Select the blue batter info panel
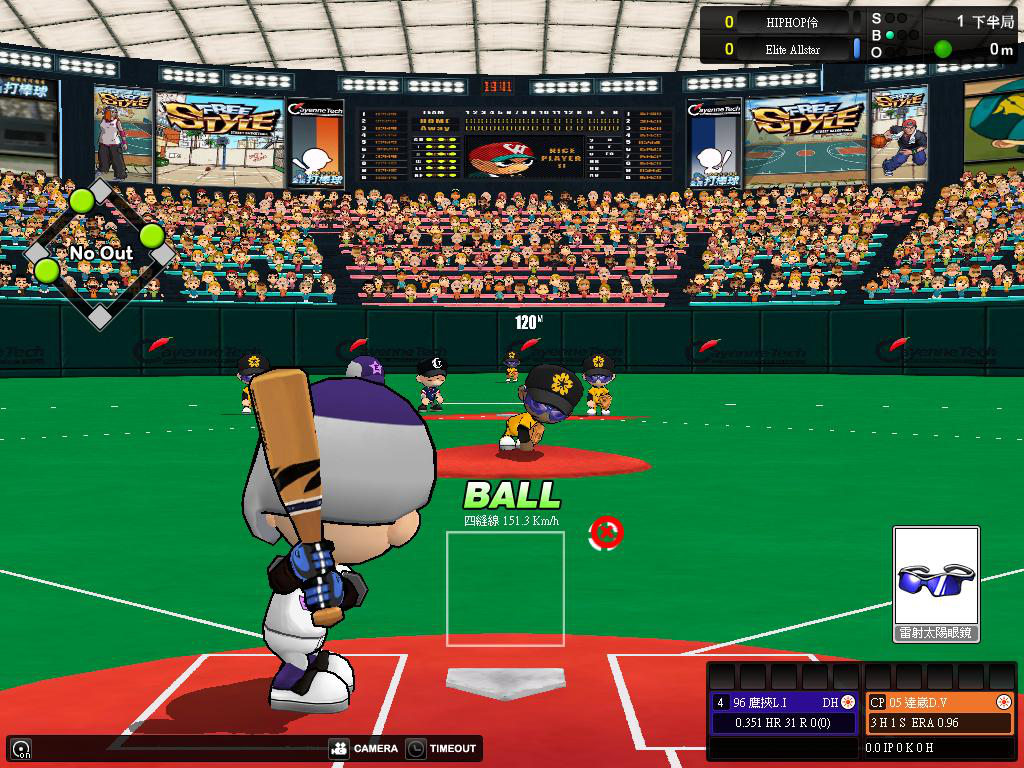The image size is (1024, 768). click(784, 712)
